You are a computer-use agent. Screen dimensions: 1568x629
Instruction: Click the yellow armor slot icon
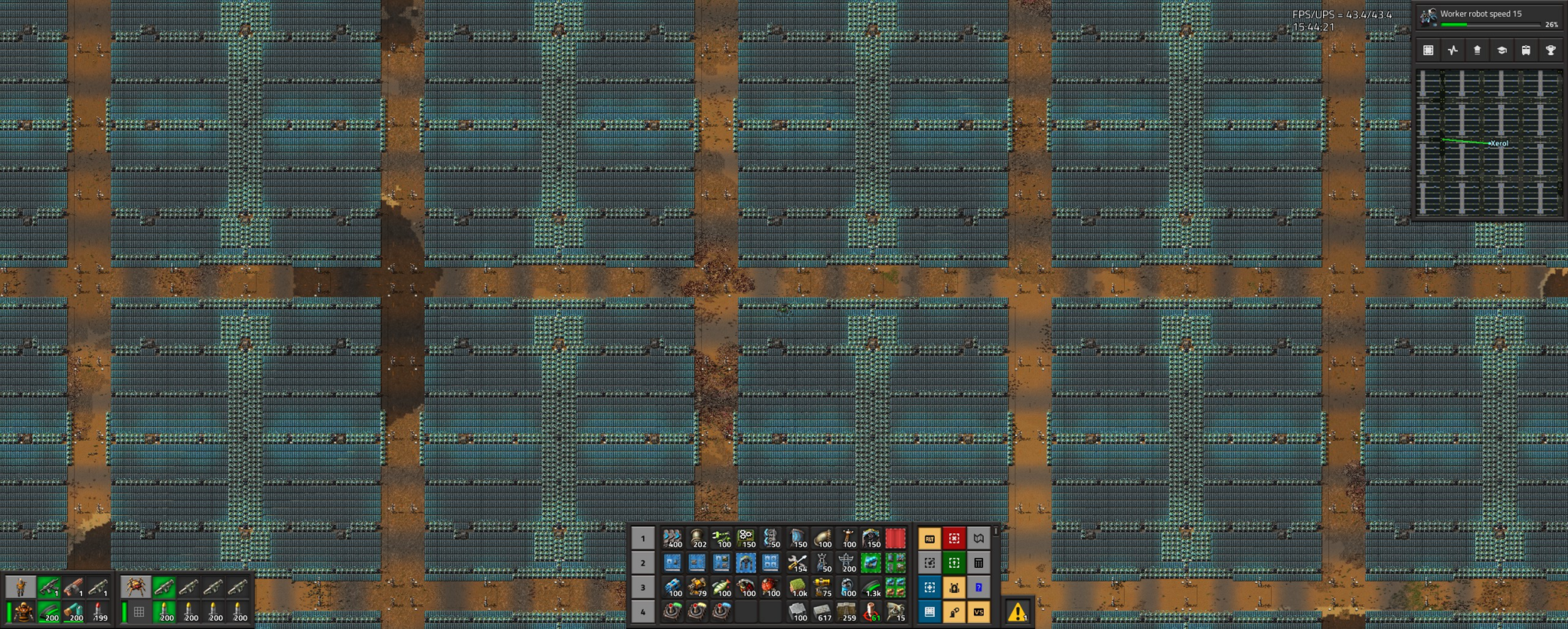point(21,612)
